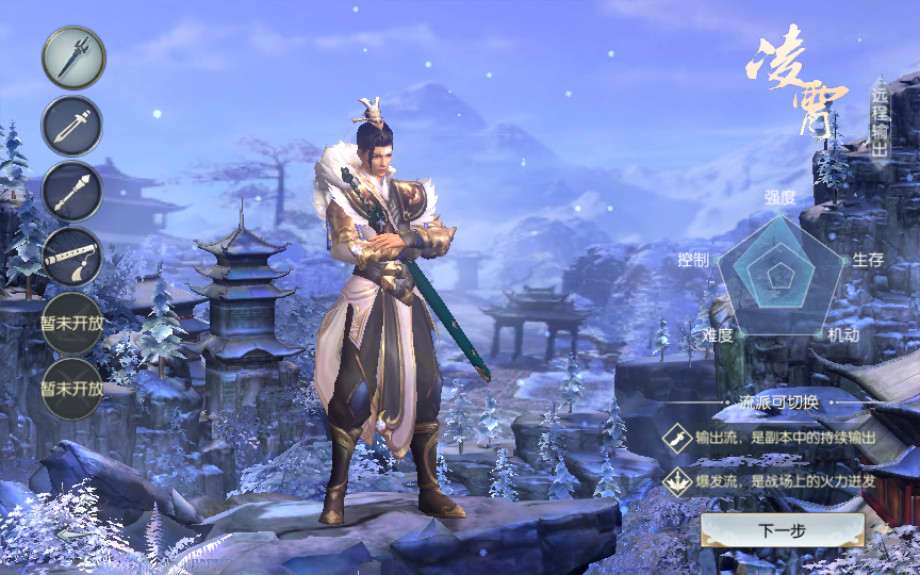The height and width of the screenshot is (575, 920).
Task: Select the 输出流 style icon
Action: 677,437
